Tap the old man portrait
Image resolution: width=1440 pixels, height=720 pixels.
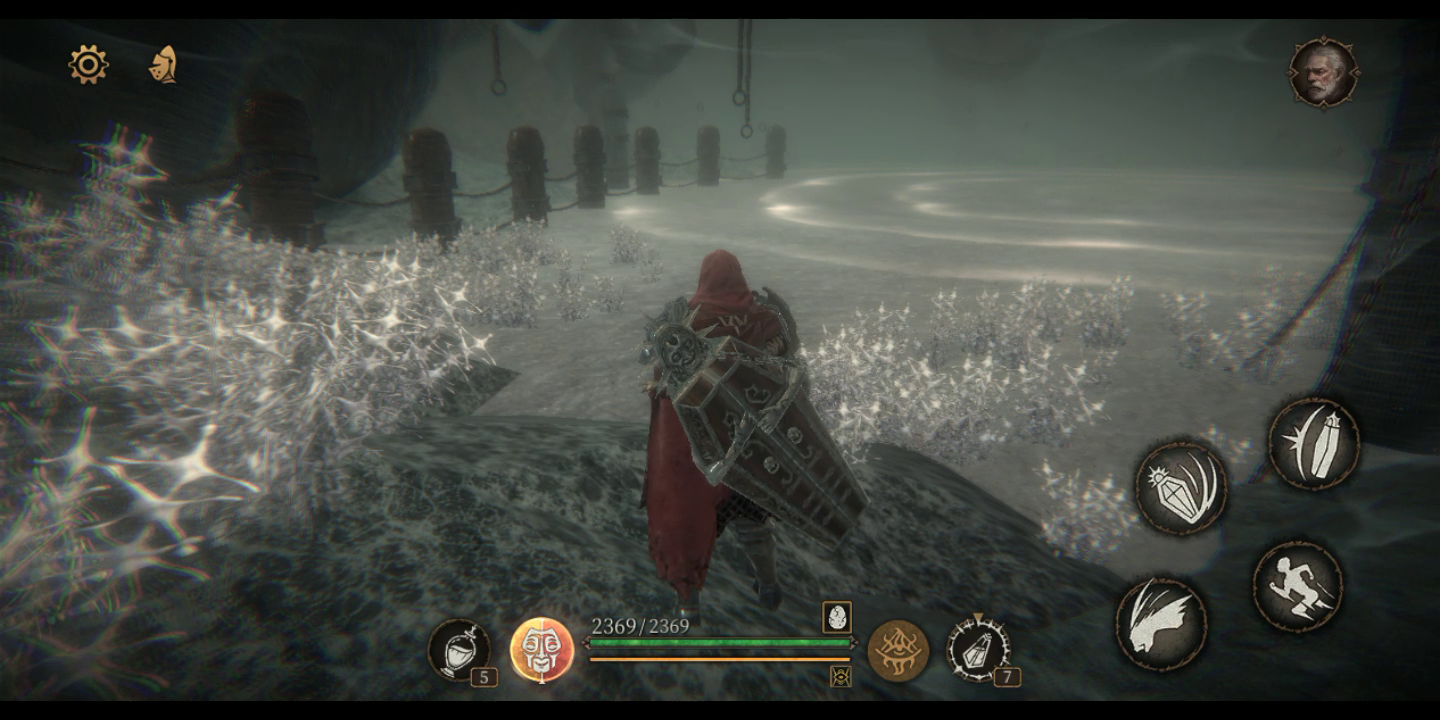pyautogui.click(x=1323, y=72)
